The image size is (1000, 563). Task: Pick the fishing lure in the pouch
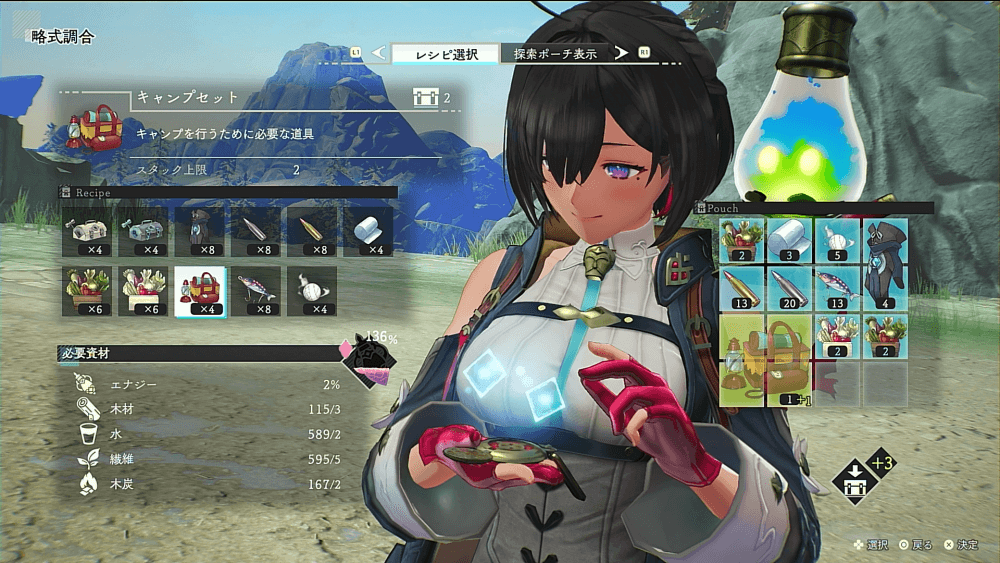(x=838, y=288)
